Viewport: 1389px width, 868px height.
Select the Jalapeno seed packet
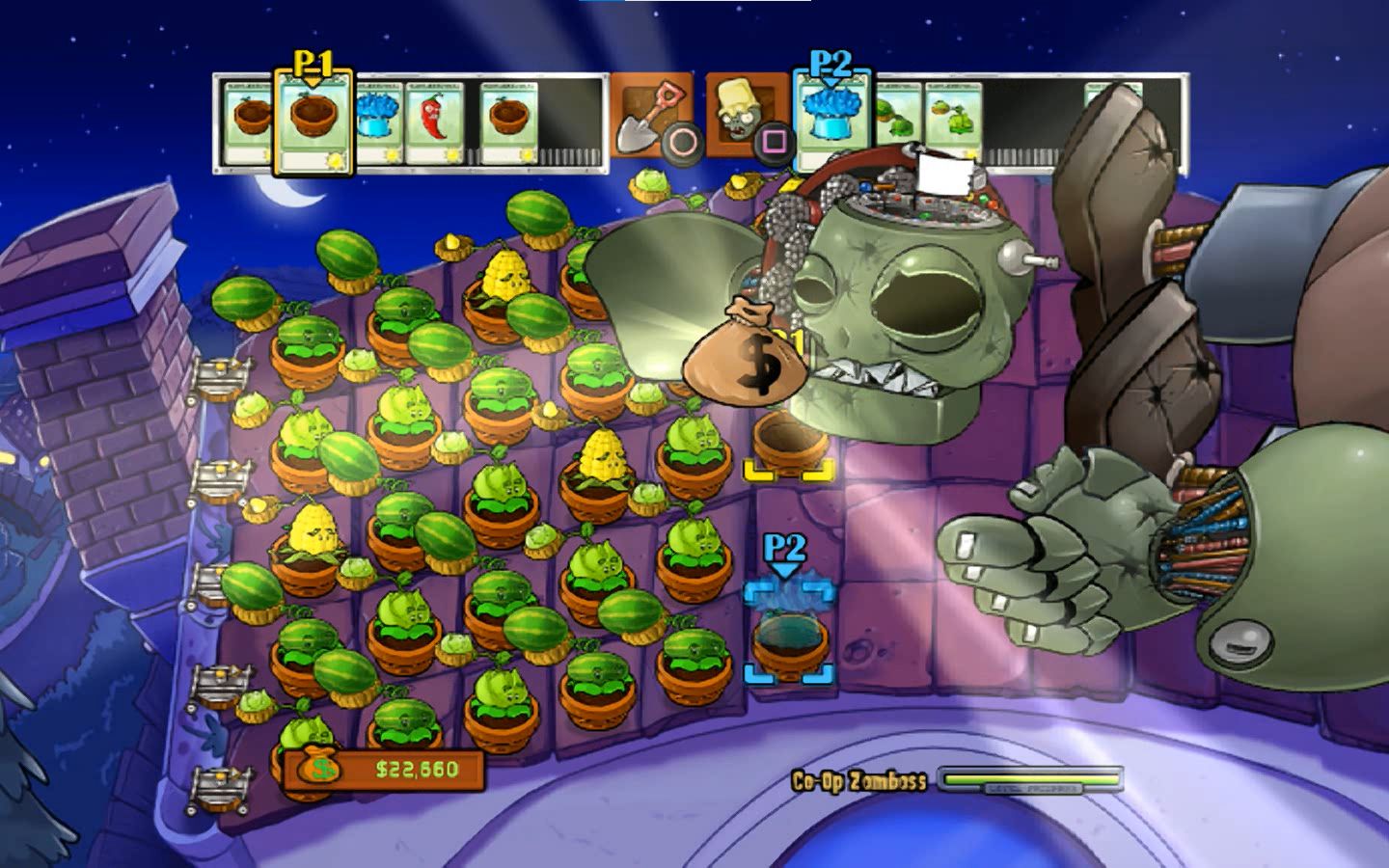click(434, 121)
